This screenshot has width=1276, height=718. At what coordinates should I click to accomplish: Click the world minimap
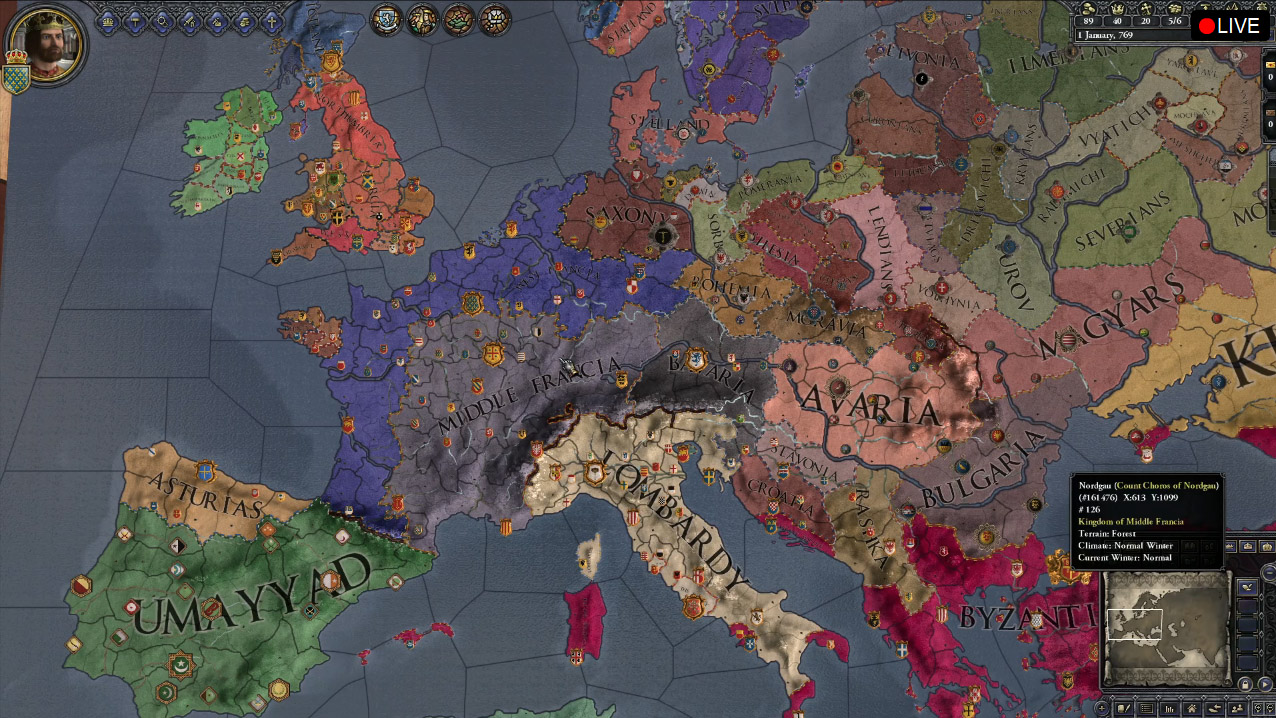coord(1165,626)
